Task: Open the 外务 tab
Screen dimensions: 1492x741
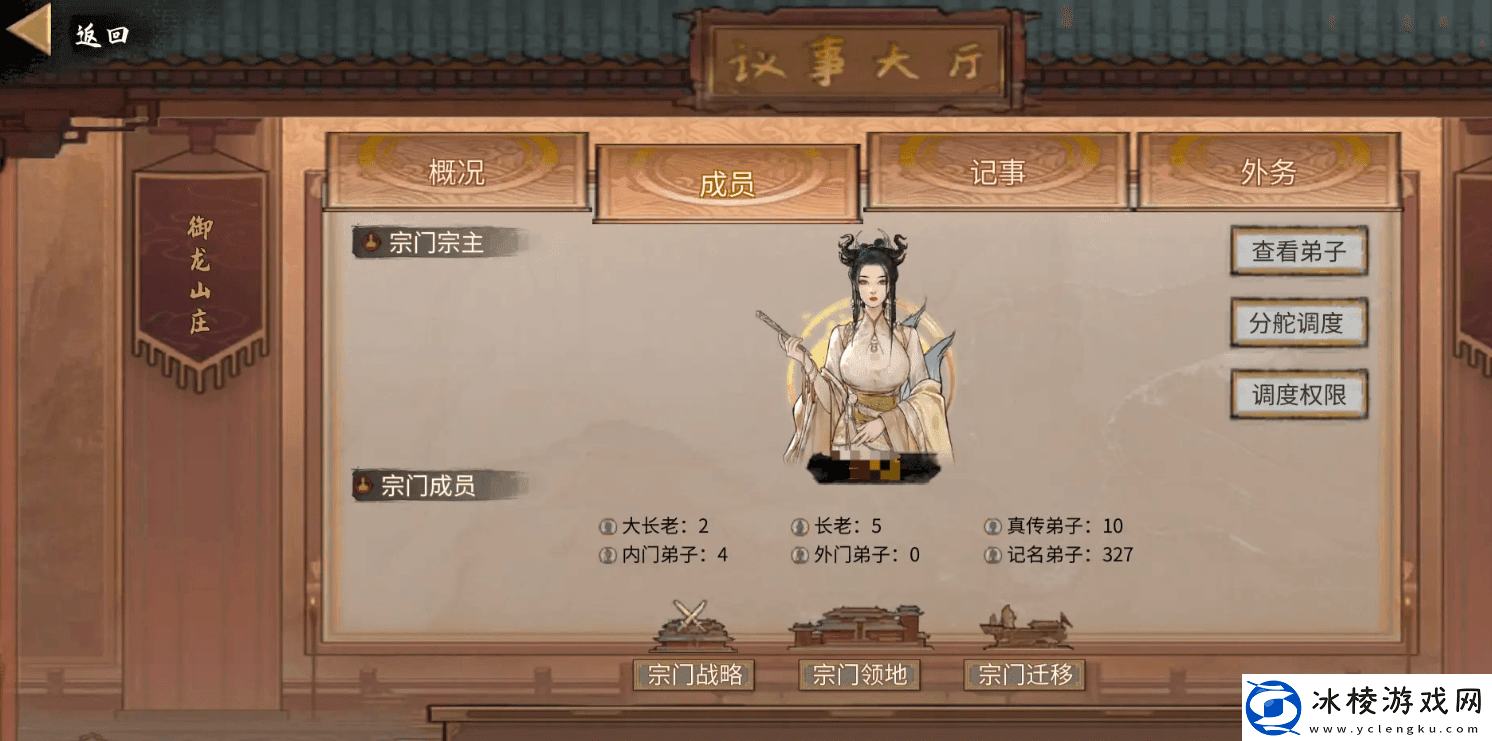Action: tap(1268, 171)
